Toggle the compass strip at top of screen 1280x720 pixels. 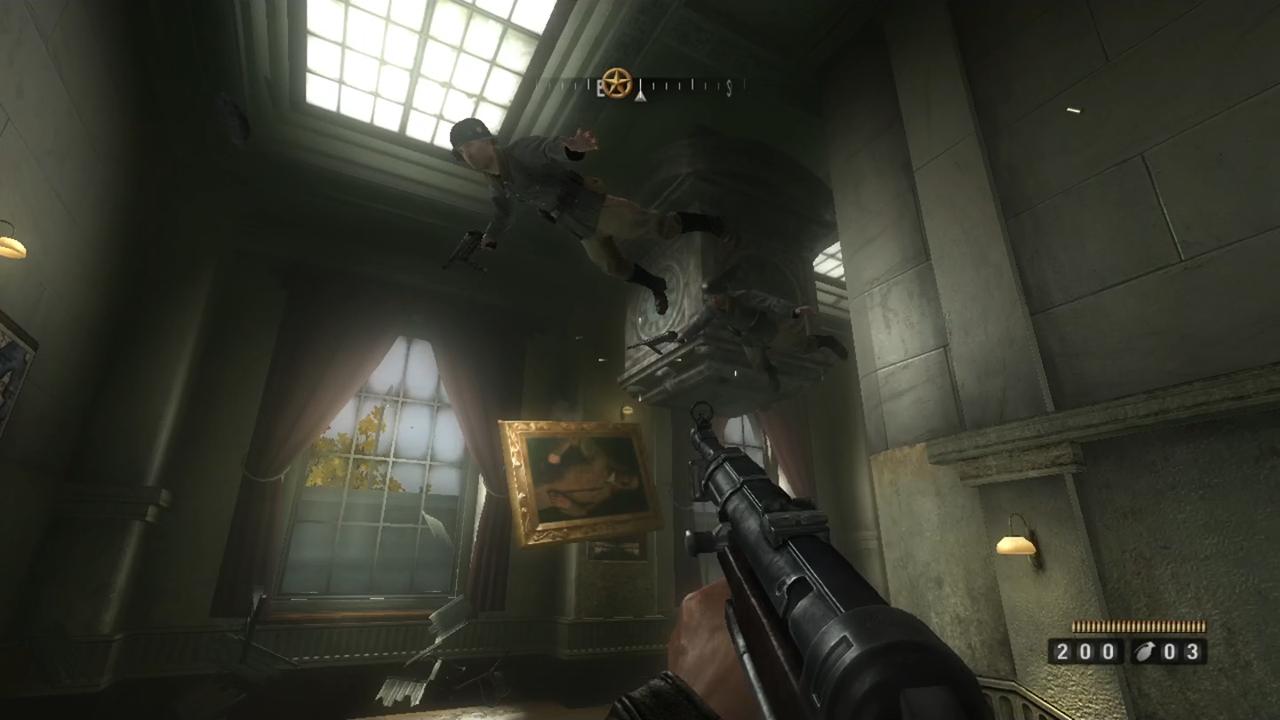point(640,87)
